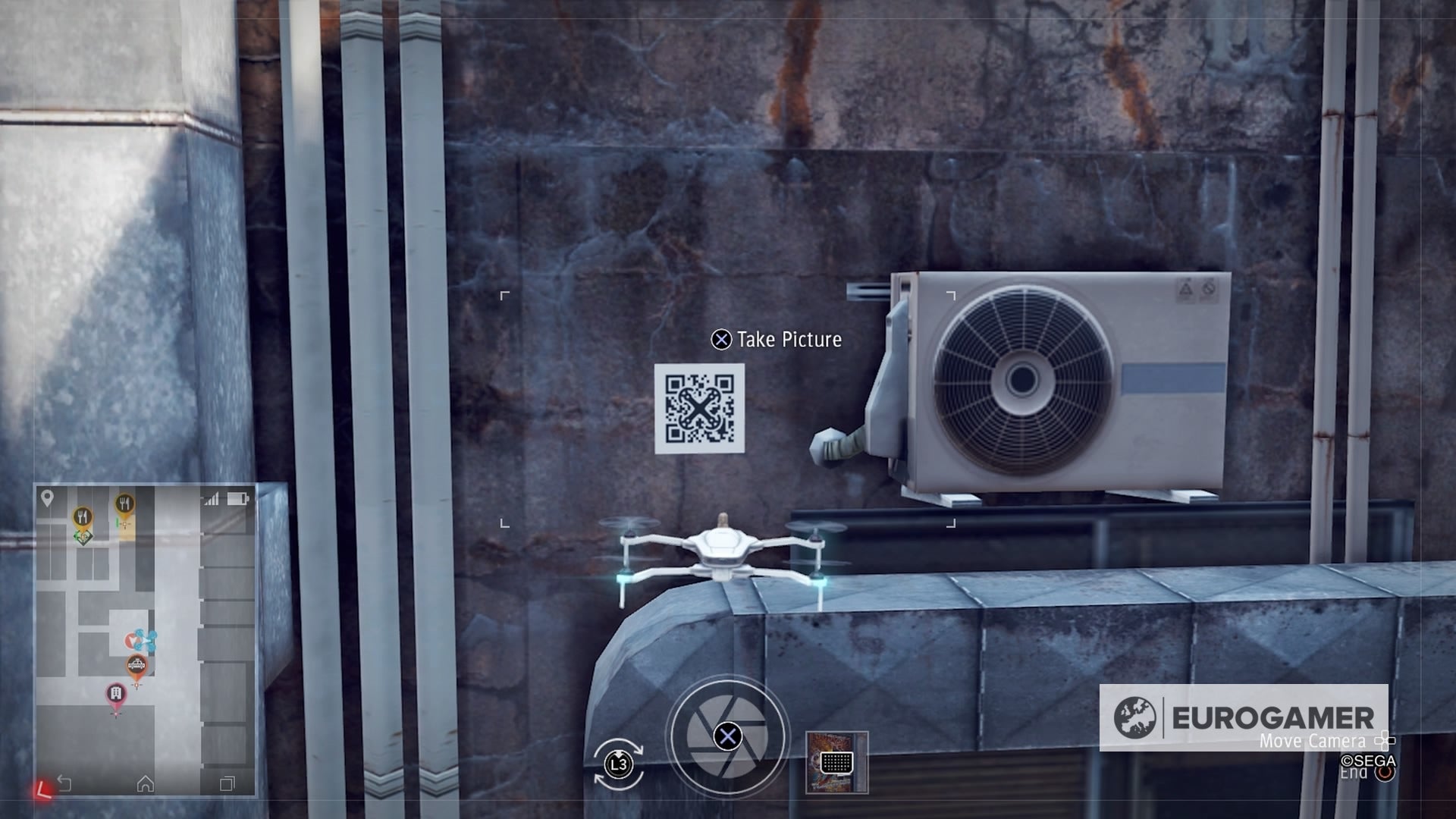1456x819 pixels.
Task: Collapse the minimap using the back arrow
Action: click(65, 782)
